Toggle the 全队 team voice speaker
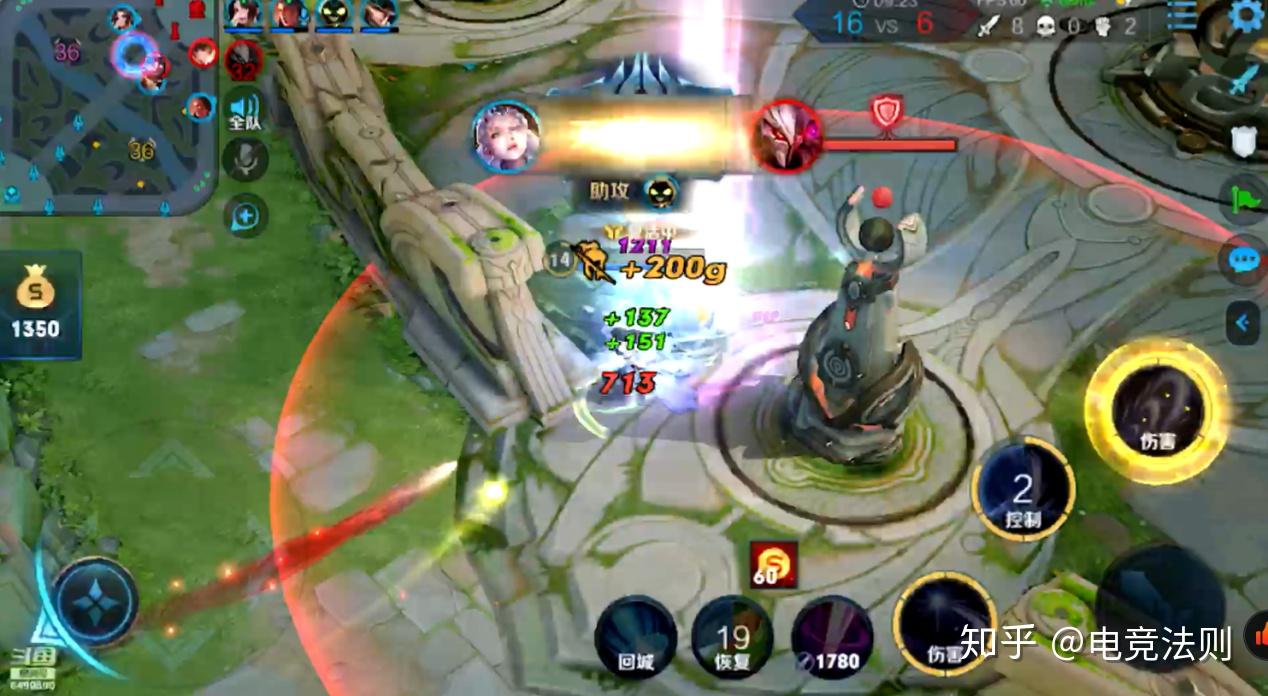Viewport: 1268px width, 696px height. 244,112
